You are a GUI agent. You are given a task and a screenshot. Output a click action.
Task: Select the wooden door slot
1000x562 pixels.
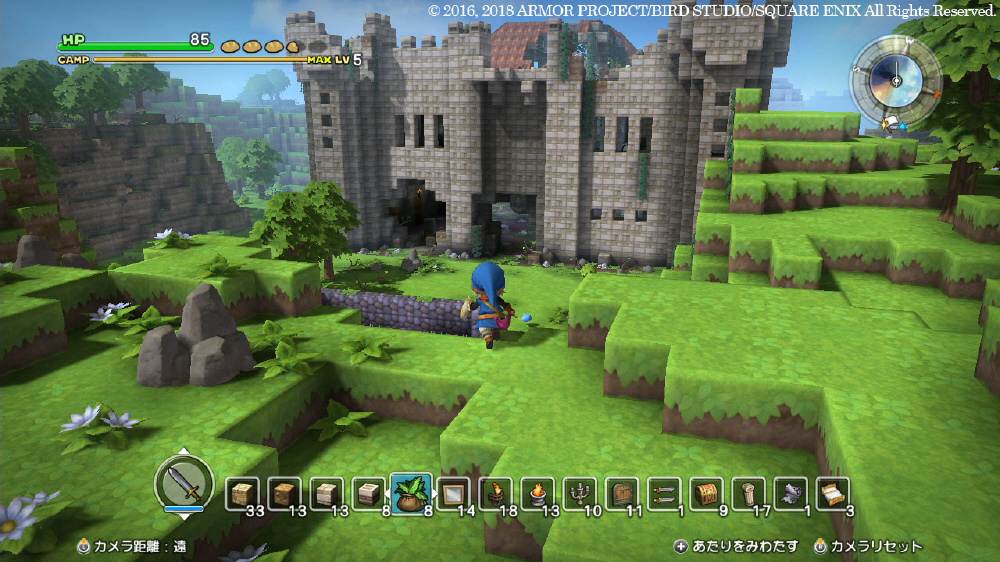click(x=621, y=494)
